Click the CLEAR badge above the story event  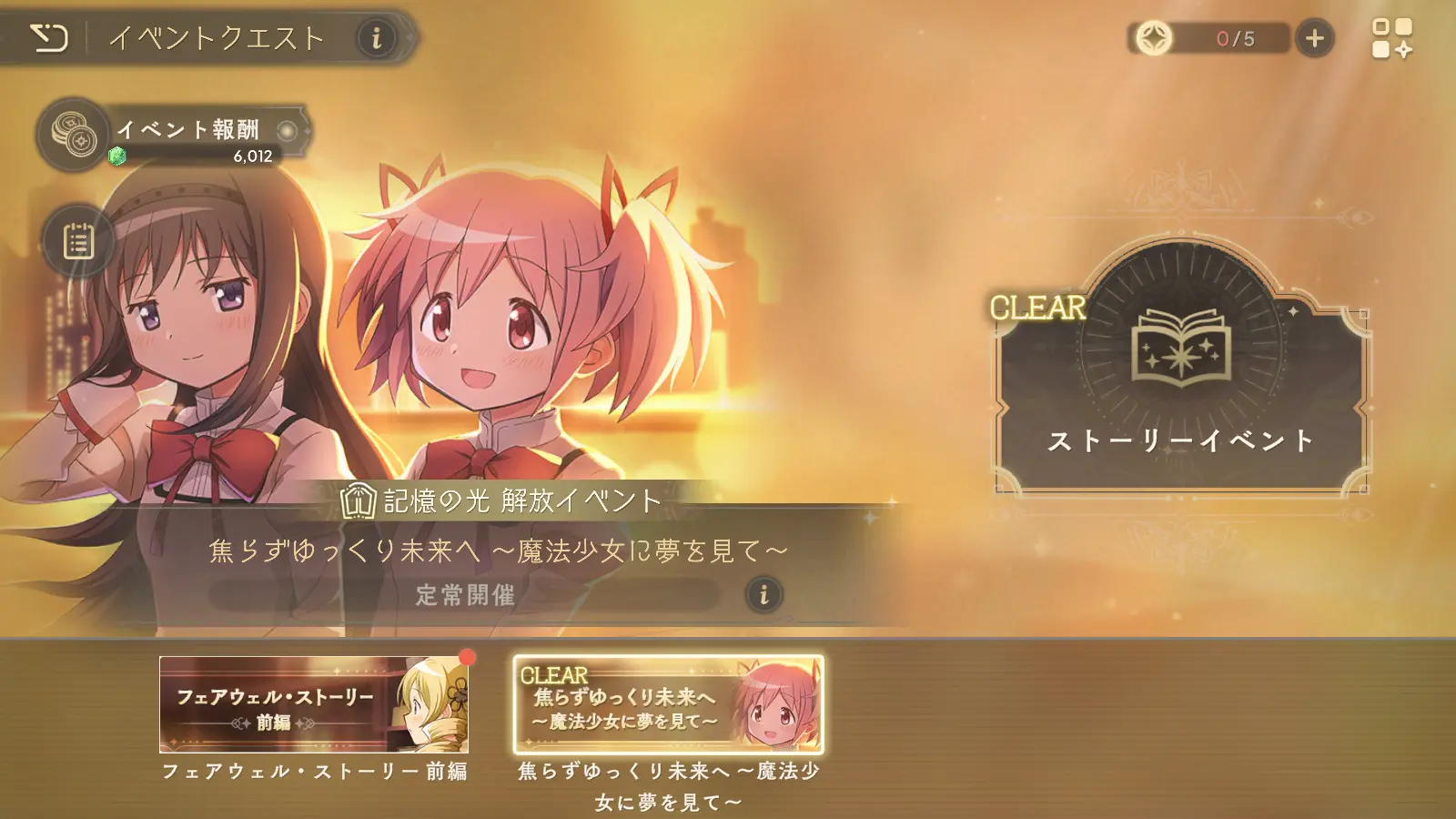(1036, 308)
